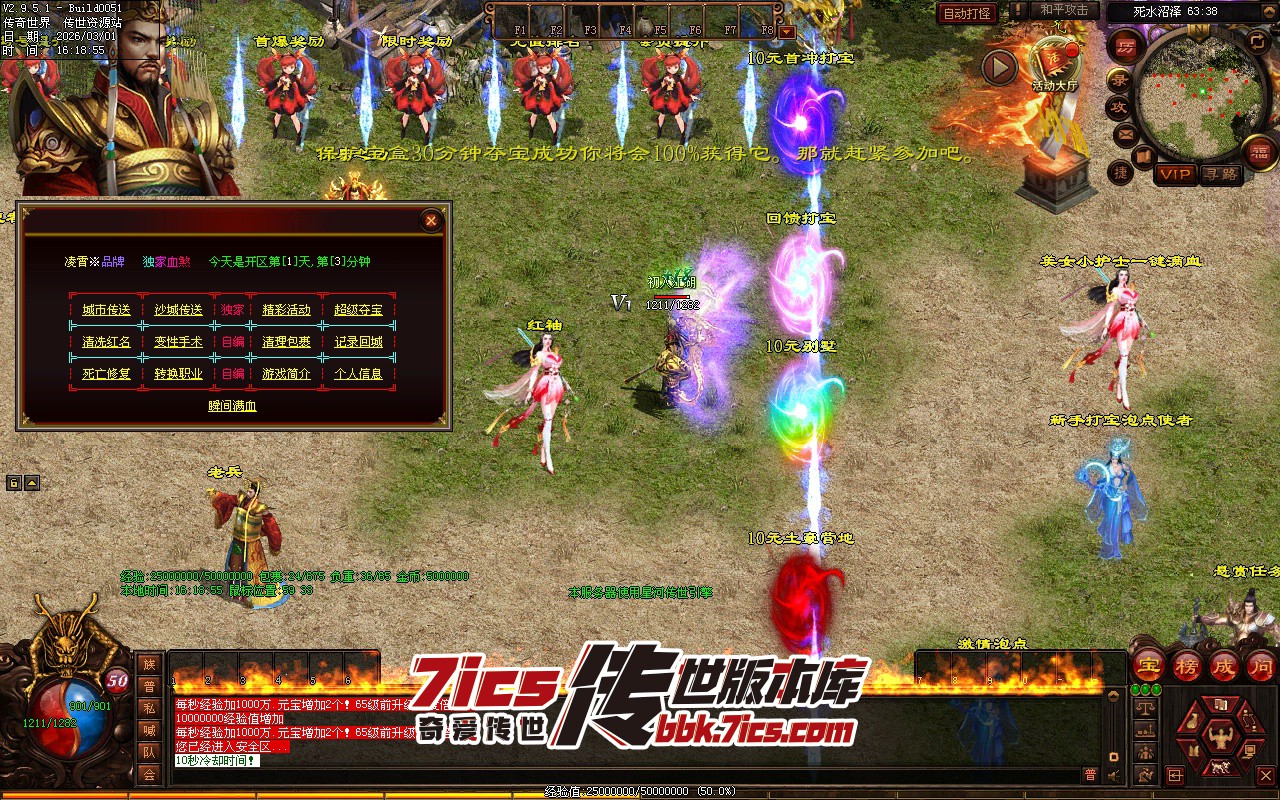Image resolution: width=1280 pixels, height=800 pixels.
Task: Activate the 寻路 pathfinding button
Action: click(x=1219, y=174)
